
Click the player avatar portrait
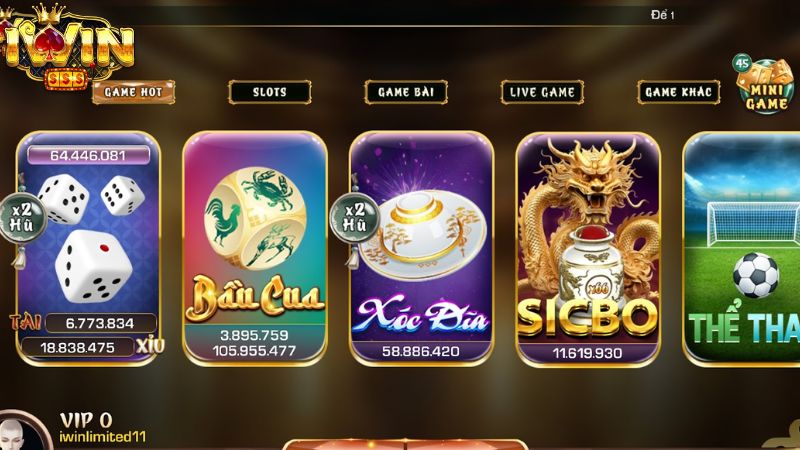tap(24, 432)
